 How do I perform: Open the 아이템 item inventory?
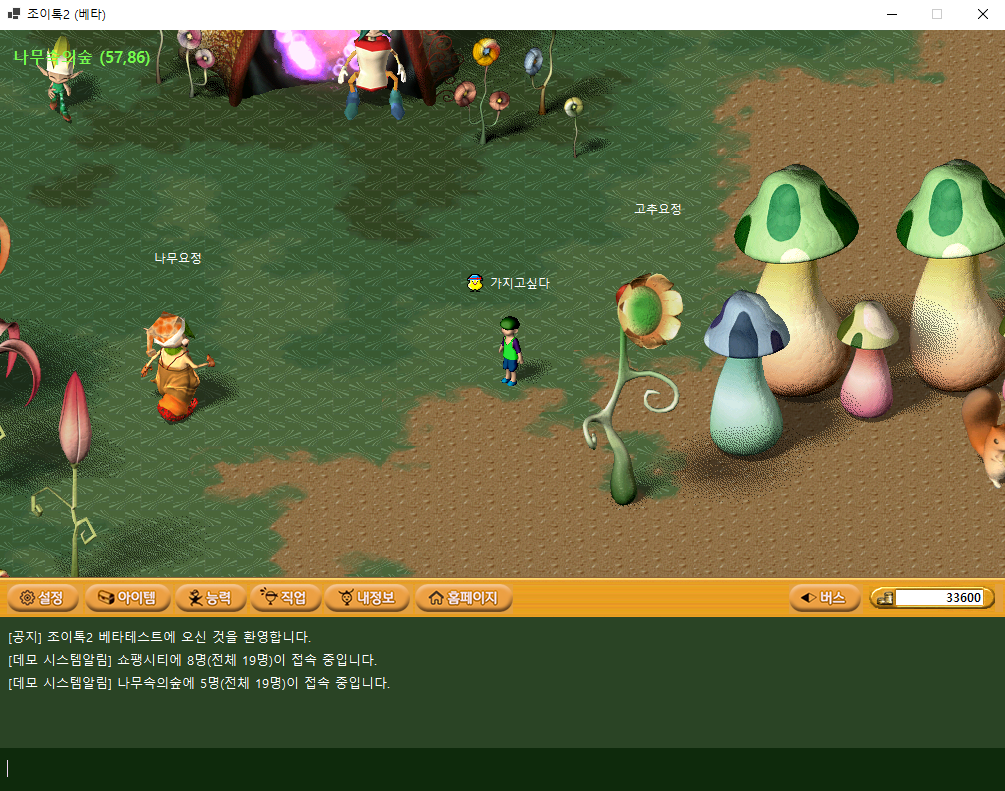[126, 598]
